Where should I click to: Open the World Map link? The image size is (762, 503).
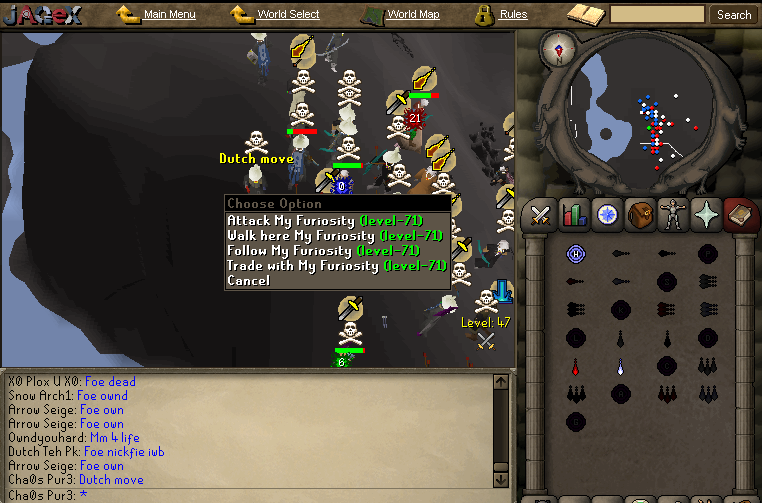coord(412,15)
